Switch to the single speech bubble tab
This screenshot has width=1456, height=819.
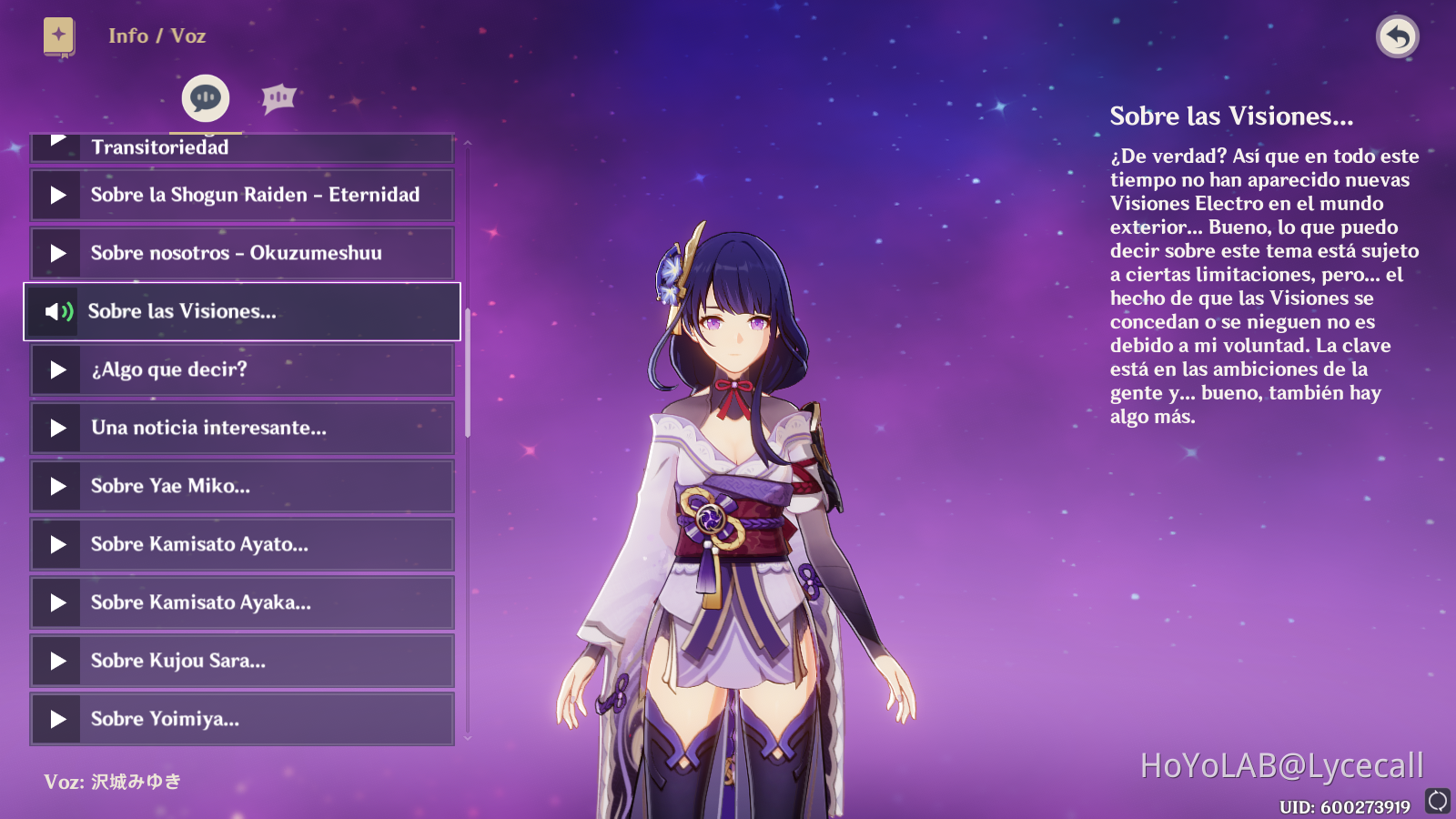[206, 97]
